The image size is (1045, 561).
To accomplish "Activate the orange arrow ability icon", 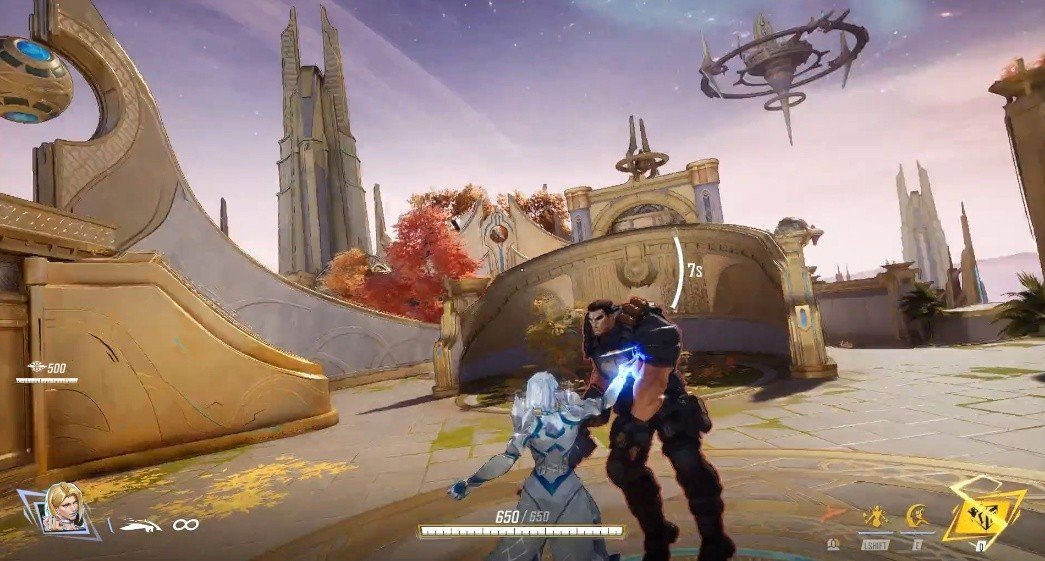I will (833, 516).
